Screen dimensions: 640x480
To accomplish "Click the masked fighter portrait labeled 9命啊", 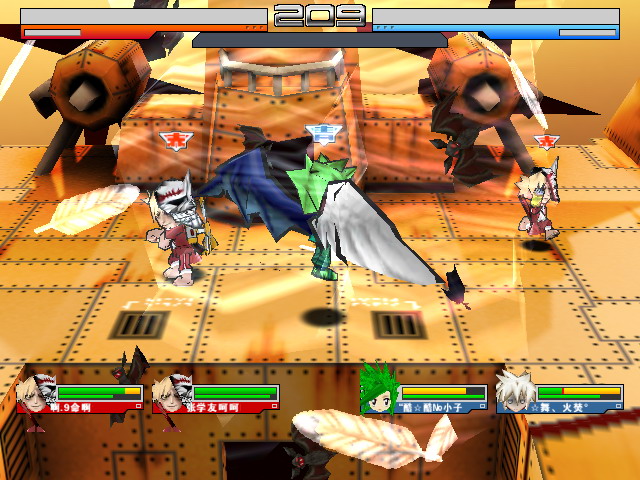I will tap(36, 393).
